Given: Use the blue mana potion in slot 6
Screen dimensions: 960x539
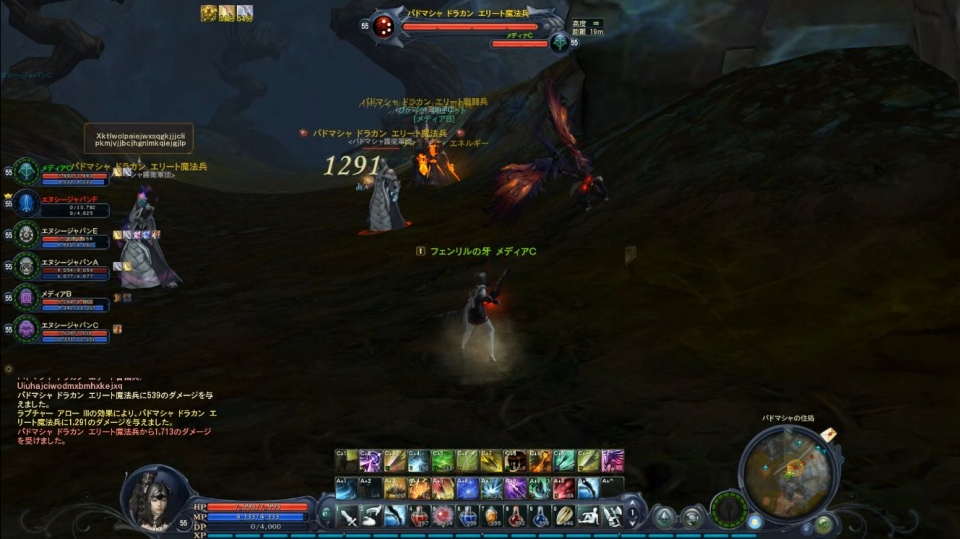Looking at the screenshot, I should pos(468,516).
